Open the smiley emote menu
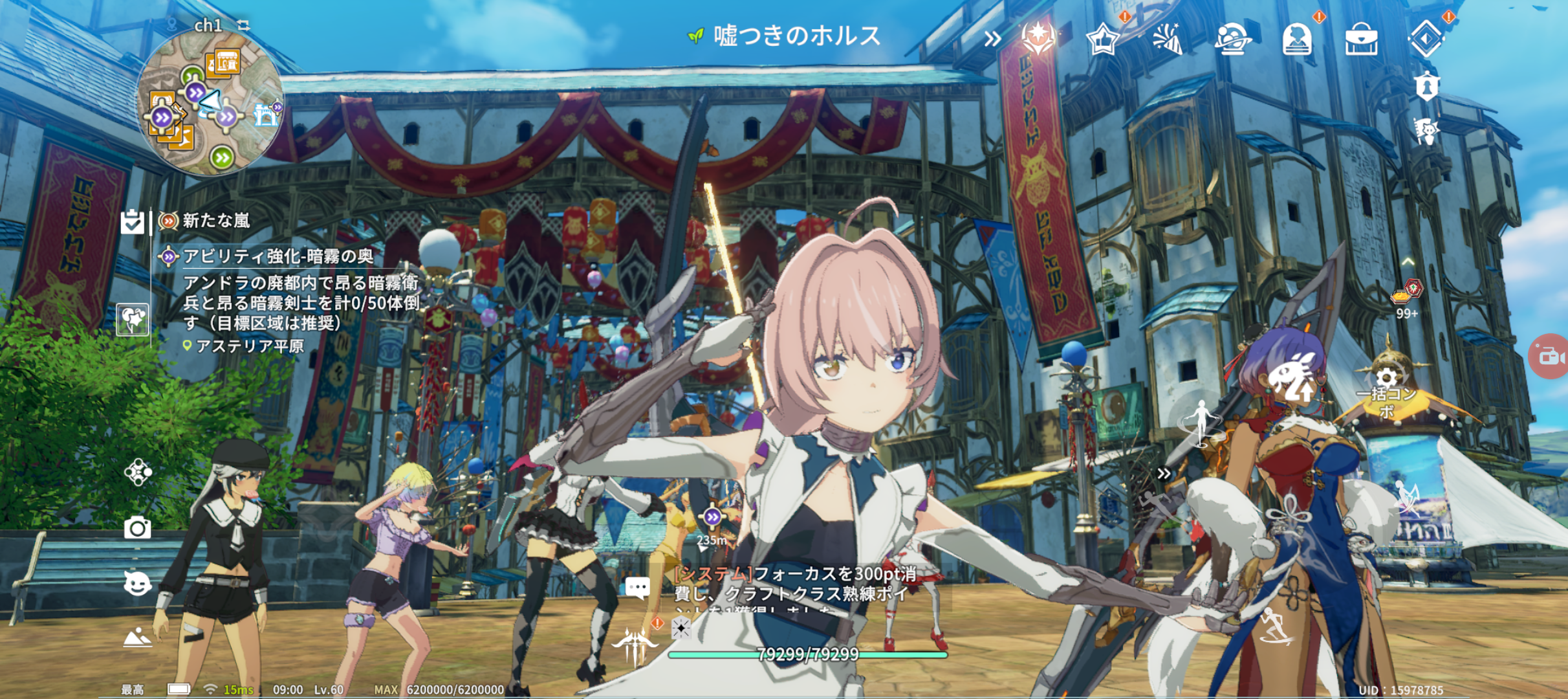1568x699 pixels. (137, 584)
